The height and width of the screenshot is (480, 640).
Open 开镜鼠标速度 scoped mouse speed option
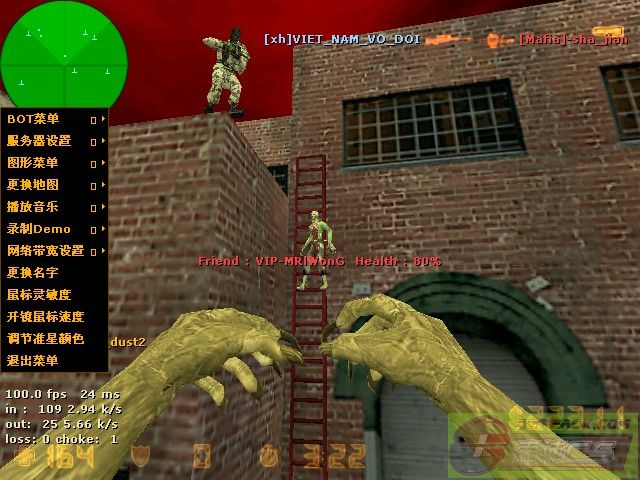(x=46, y=317)
